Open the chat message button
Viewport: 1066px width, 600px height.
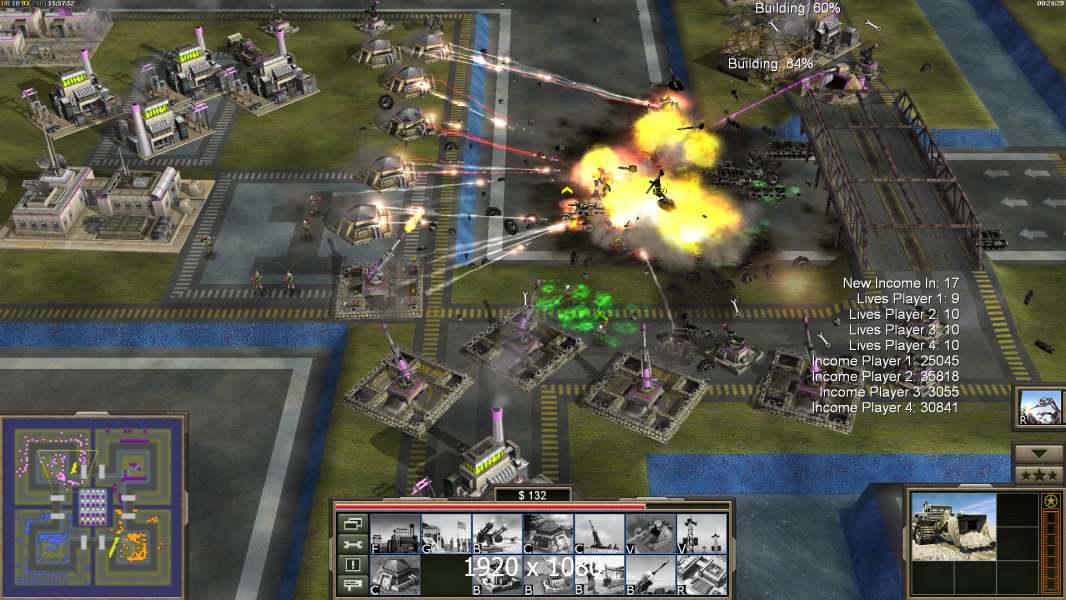[351, 585]
